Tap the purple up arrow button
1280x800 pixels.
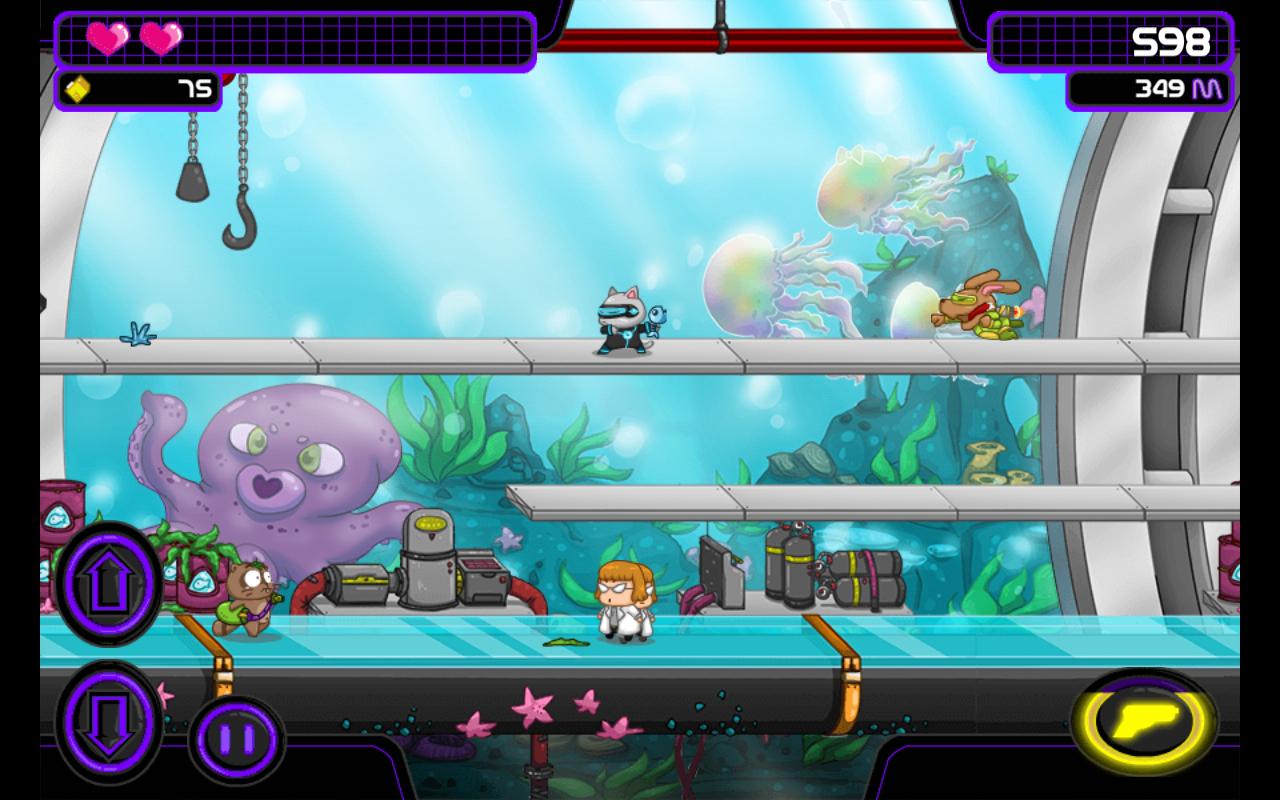pos(108,582)
